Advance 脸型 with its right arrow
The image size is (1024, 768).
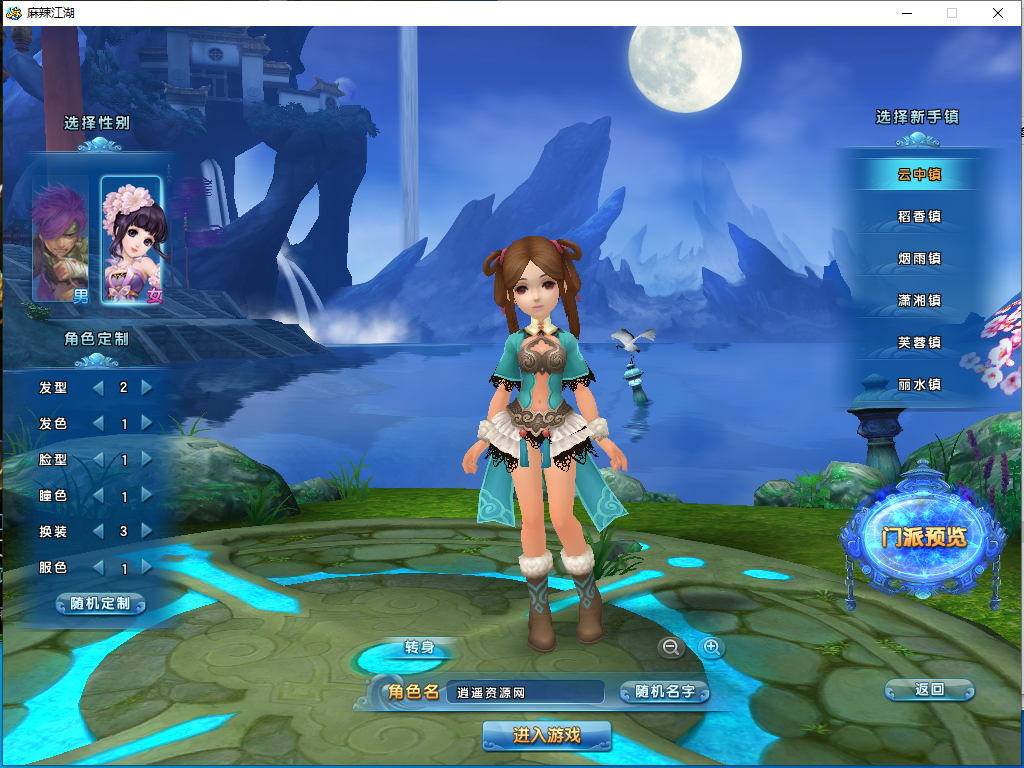click(x=147, y=459)
